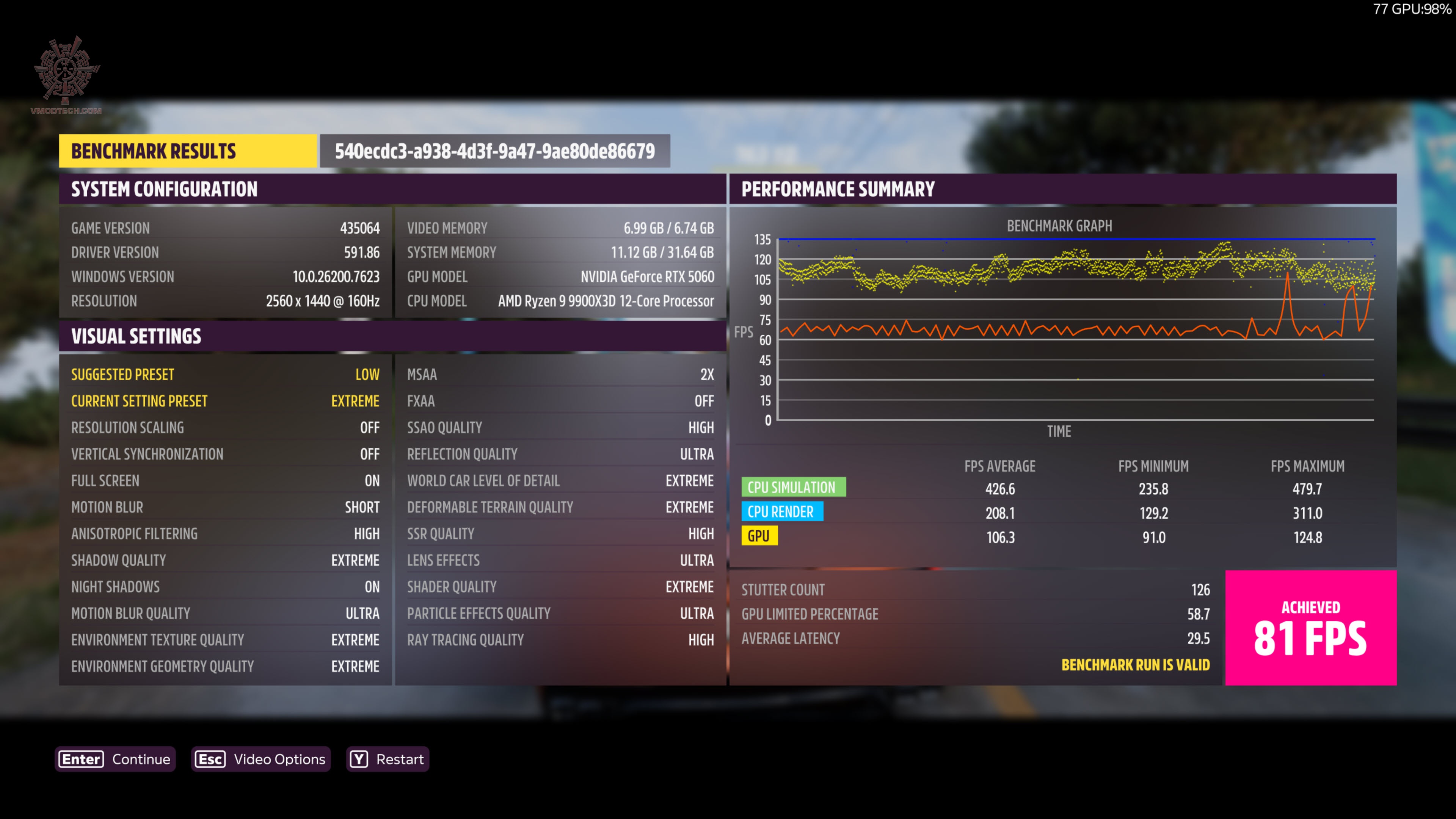The width and height of the screenshot is (1456, 819).
Task: Select the green CPU SIMULATION legend badge
Action: (794, 486)
